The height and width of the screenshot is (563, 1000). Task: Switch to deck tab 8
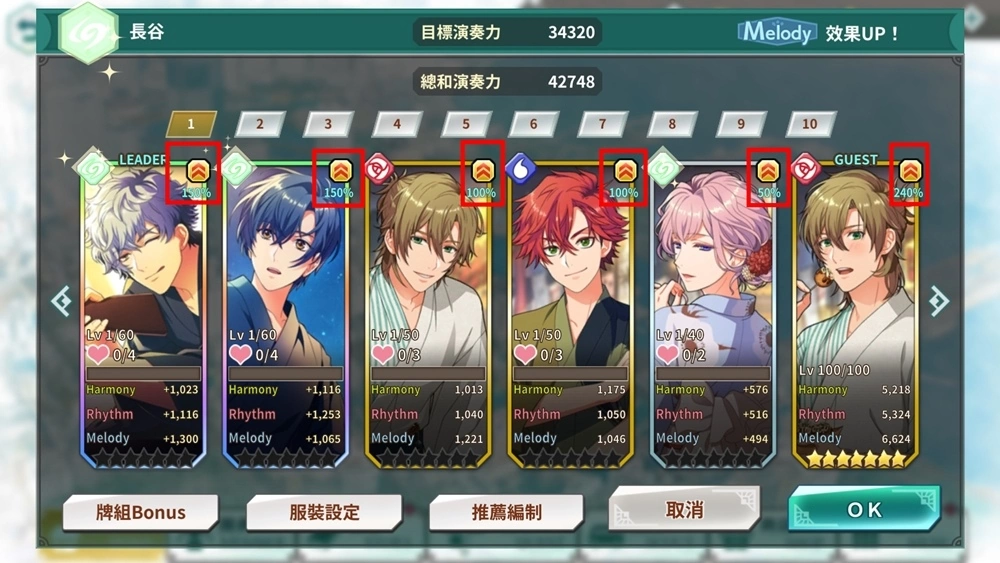pyautogui.click(x=671, y=124)
